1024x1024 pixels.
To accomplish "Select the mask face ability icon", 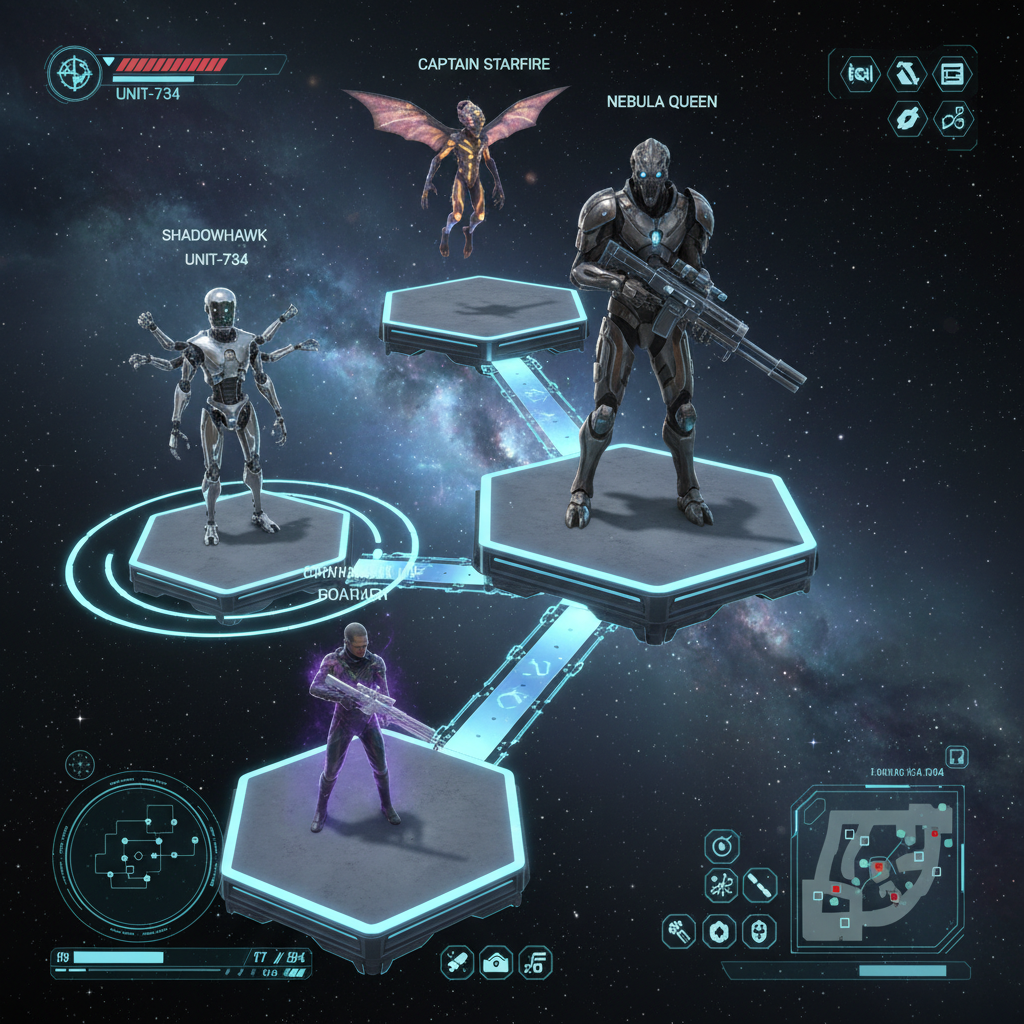I will [x=761, y=932].
